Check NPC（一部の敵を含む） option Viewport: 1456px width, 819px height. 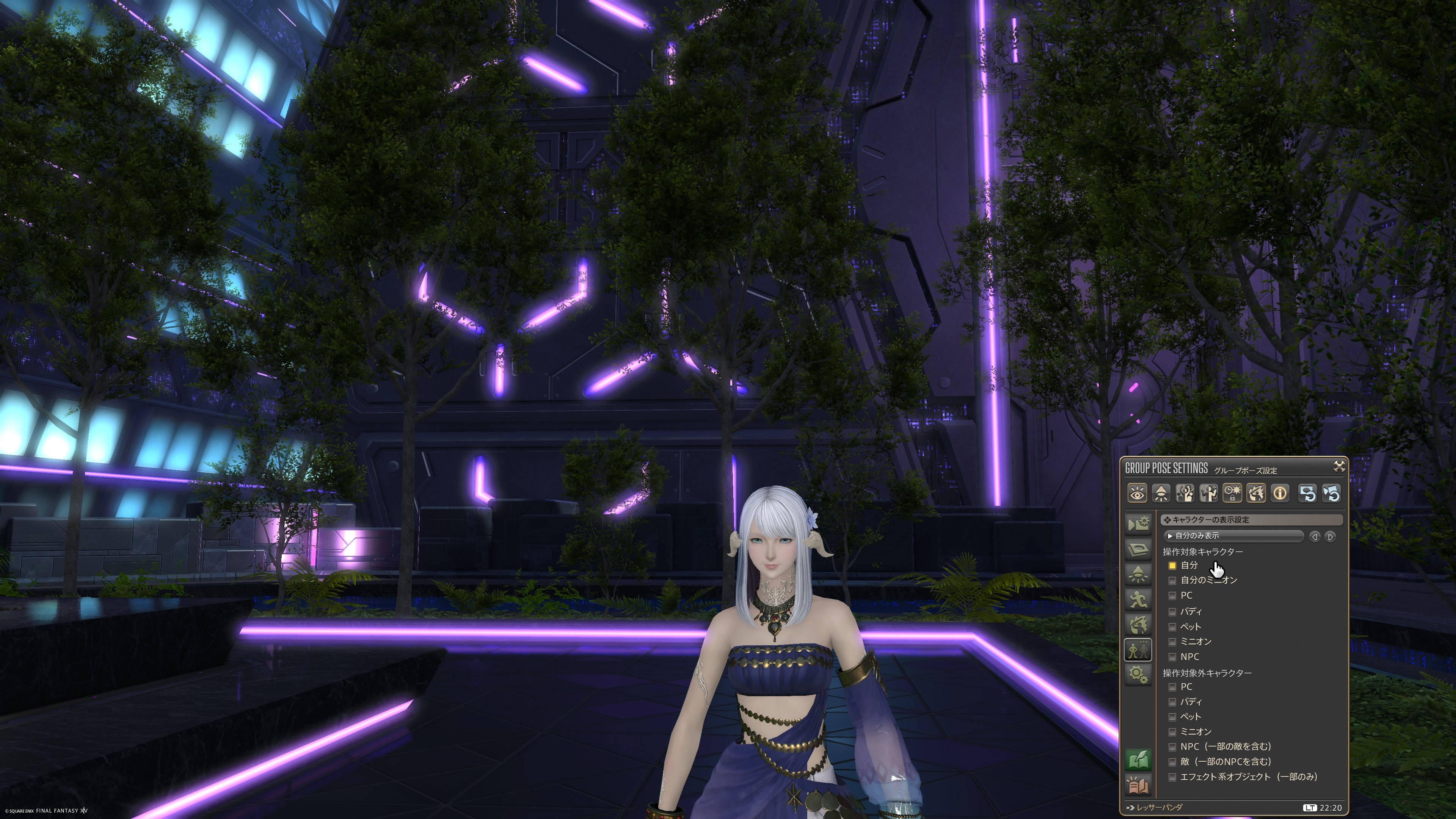(x=1172, y=747)
